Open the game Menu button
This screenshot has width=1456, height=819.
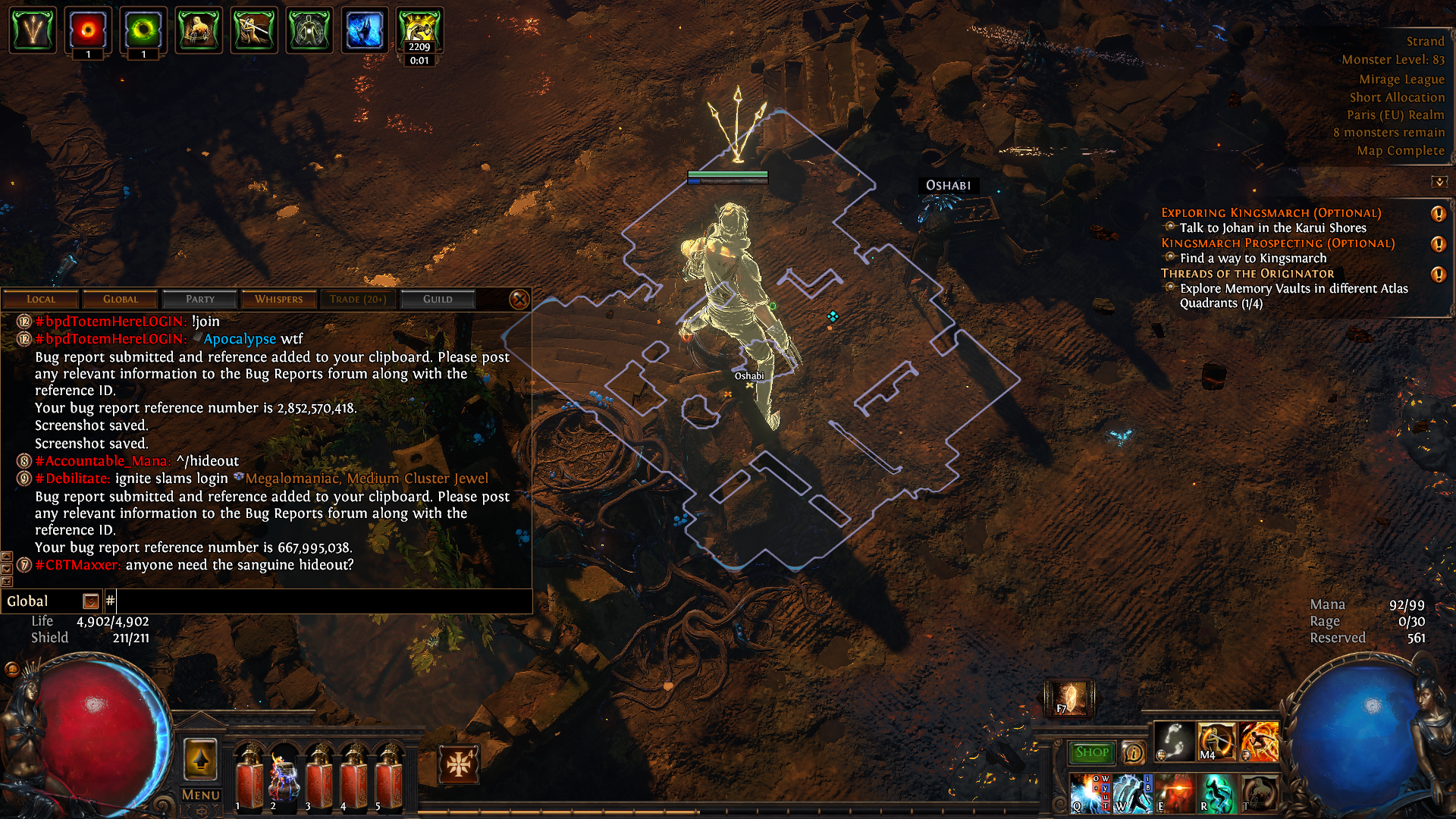click(x=201, y=795)
